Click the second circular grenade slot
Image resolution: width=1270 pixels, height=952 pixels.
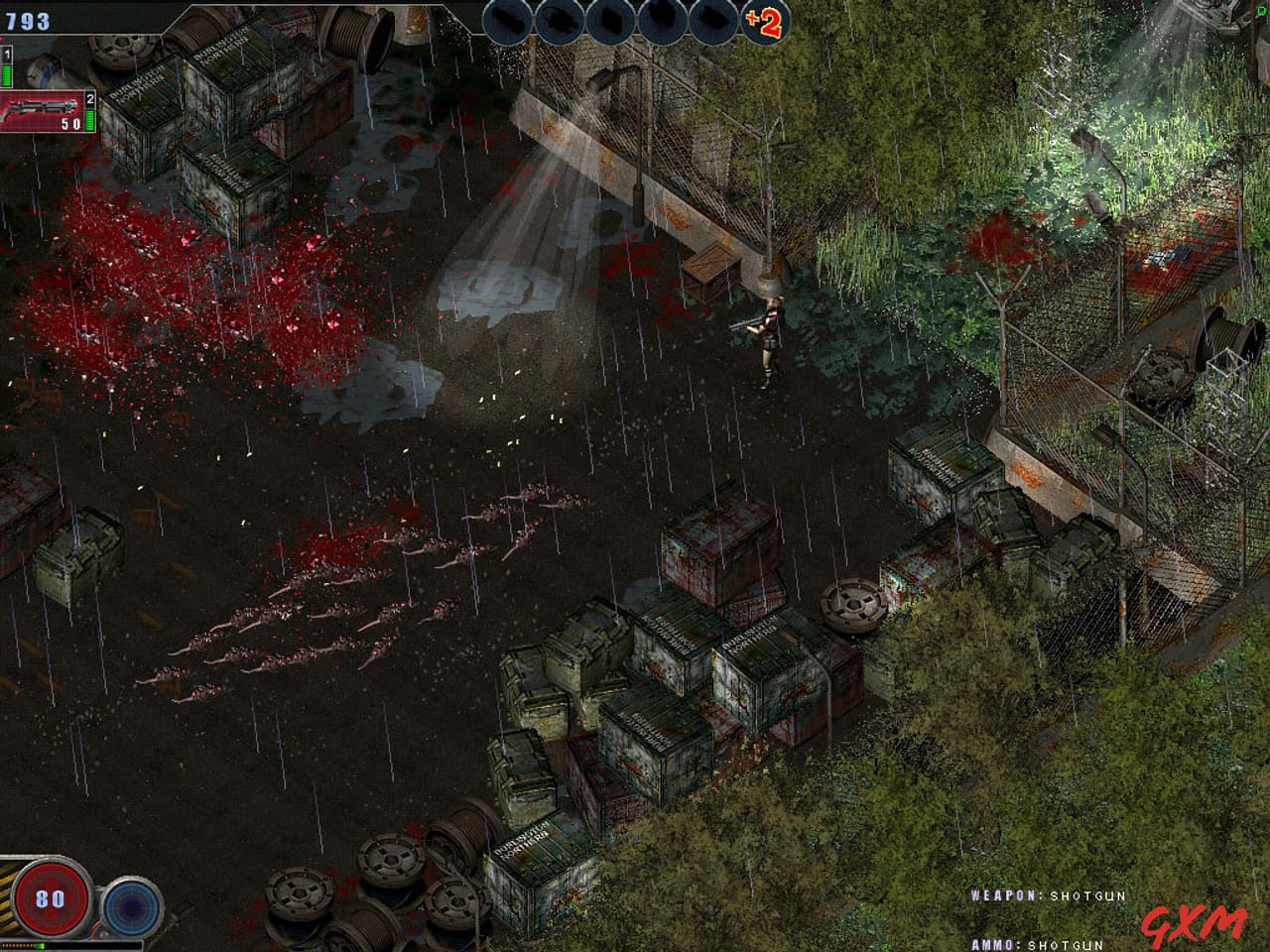(x=561, y=21)
